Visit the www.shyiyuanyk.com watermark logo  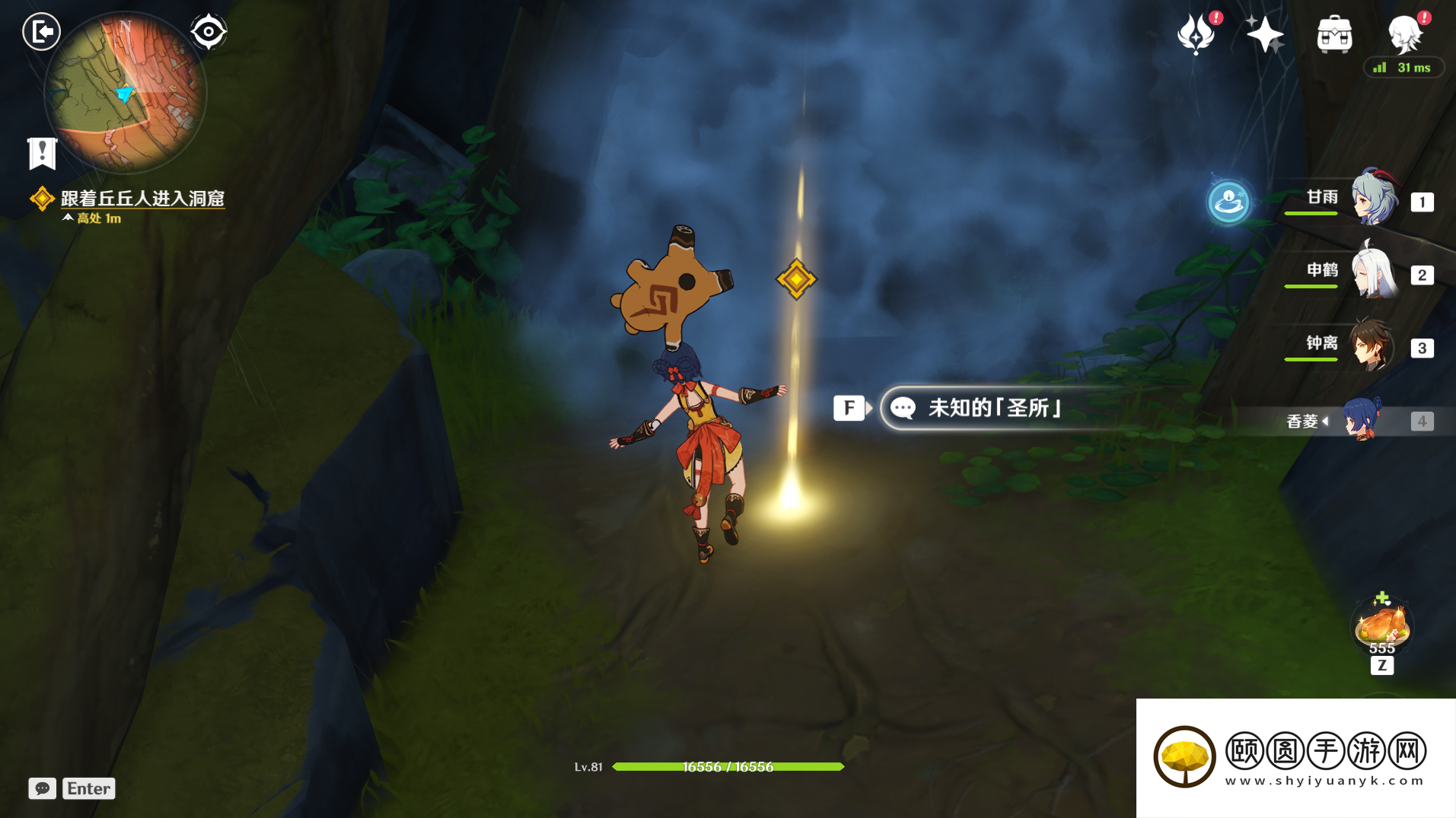[1295, 758]
